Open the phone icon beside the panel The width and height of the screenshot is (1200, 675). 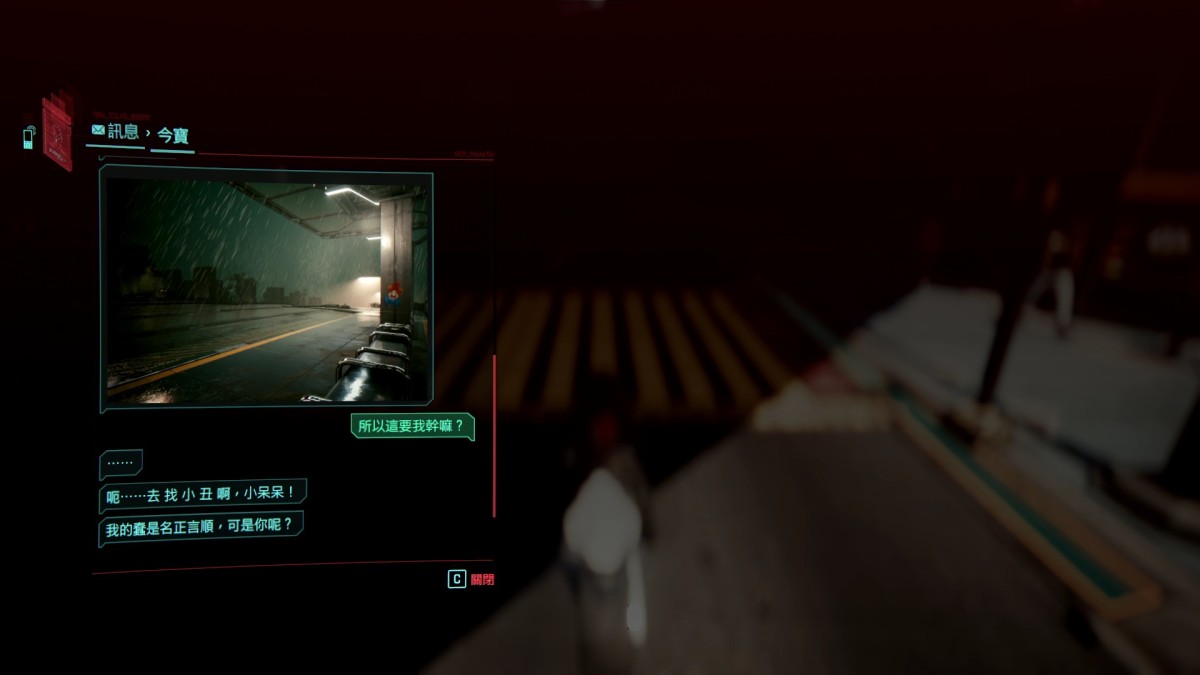29,136
